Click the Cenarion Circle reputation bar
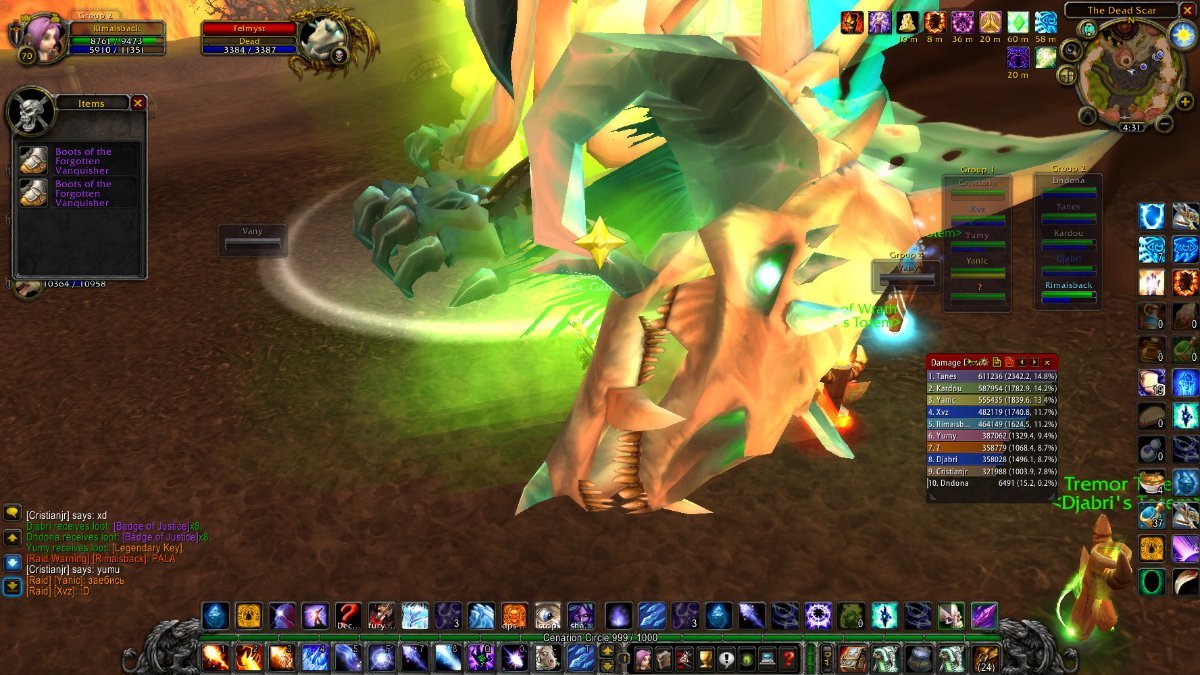 click(x=600, y=637)
